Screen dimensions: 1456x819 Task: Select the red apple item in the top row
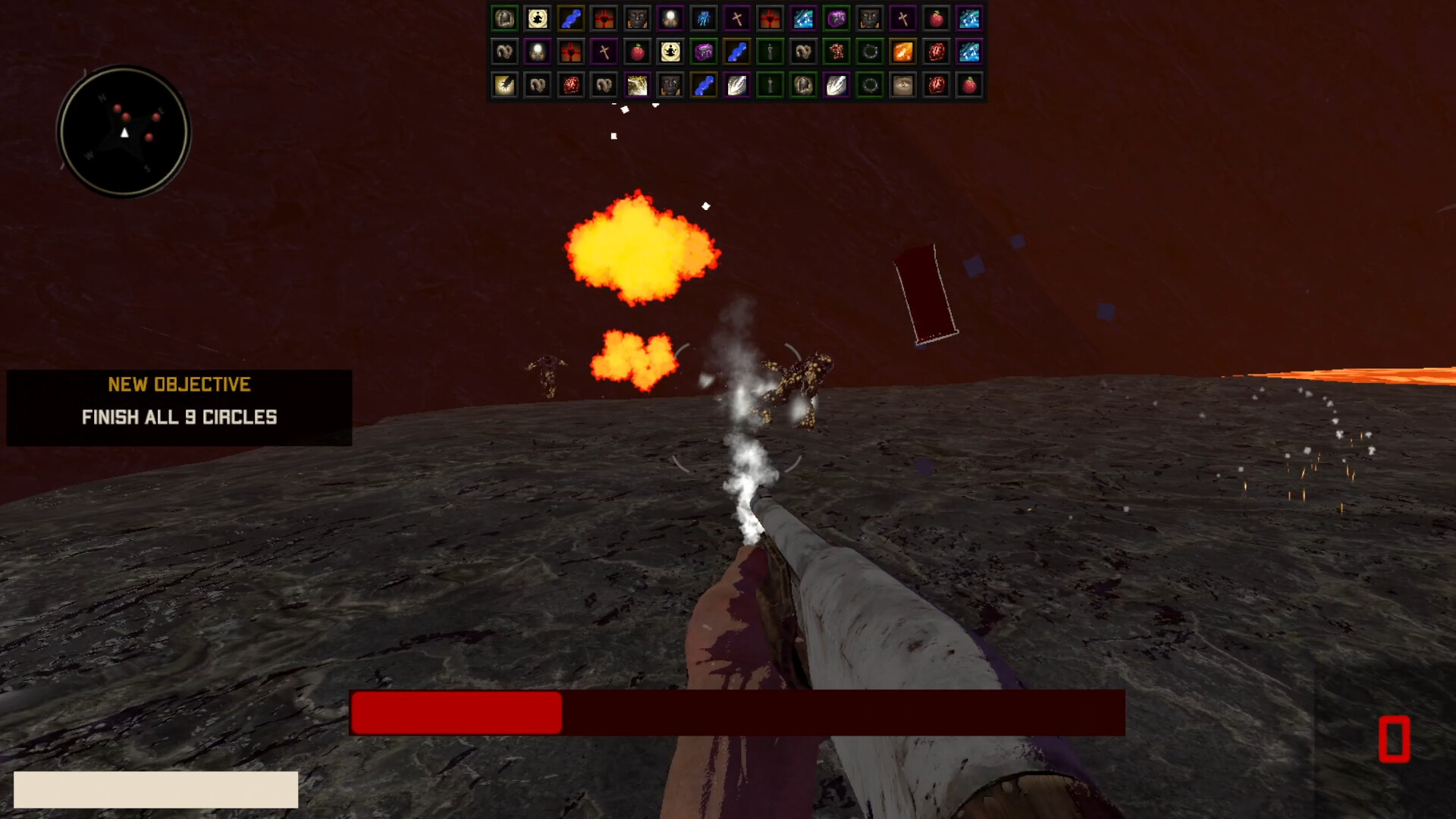[937, 17]
